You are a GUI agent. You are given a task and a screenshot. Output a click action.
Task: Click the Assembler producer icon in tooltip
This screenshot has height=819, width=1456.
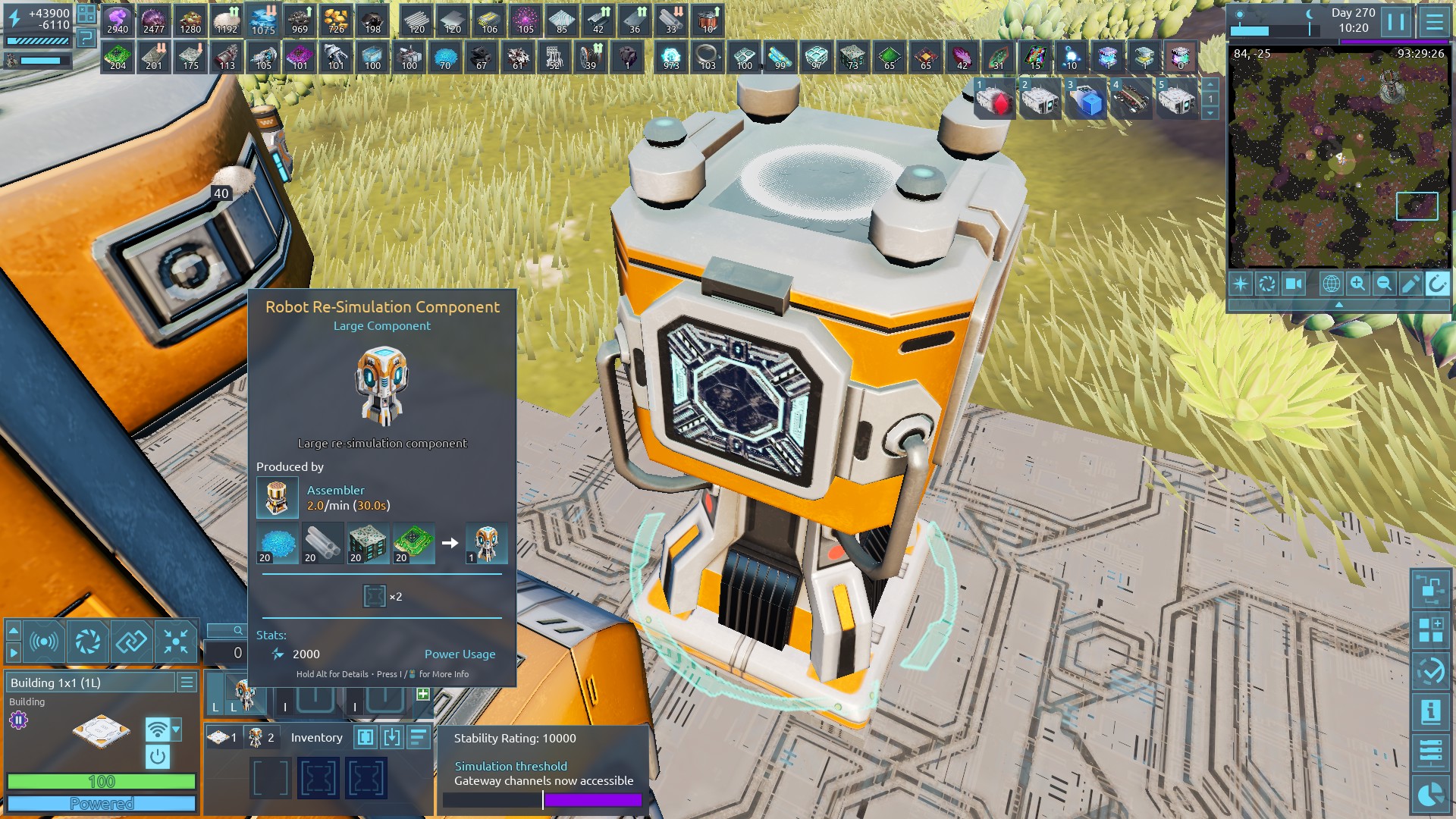(277, 497)
